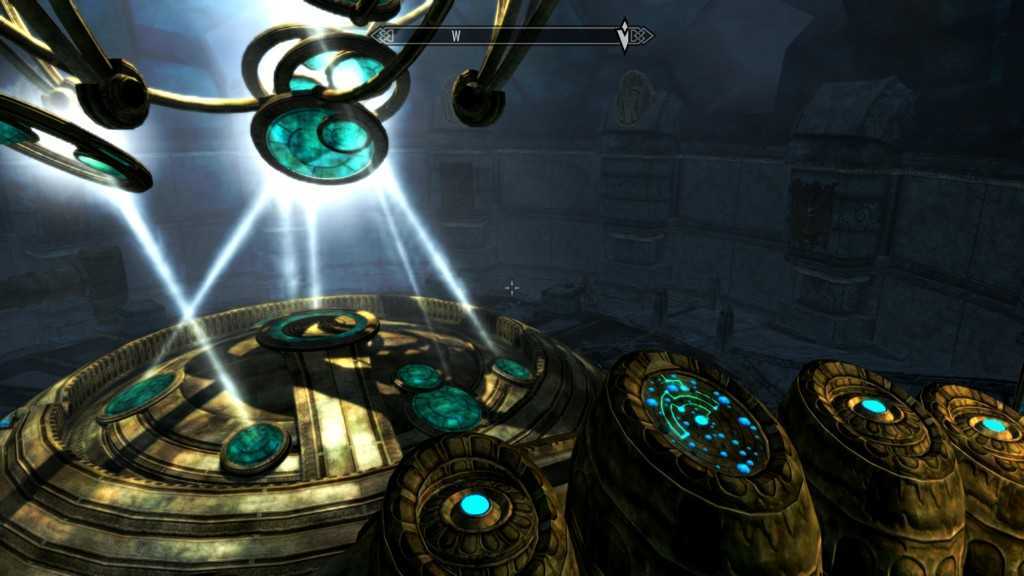Screen dimensions: 1024x576
Task: Click the quest marker on the compass
Action: click(626, 35)
